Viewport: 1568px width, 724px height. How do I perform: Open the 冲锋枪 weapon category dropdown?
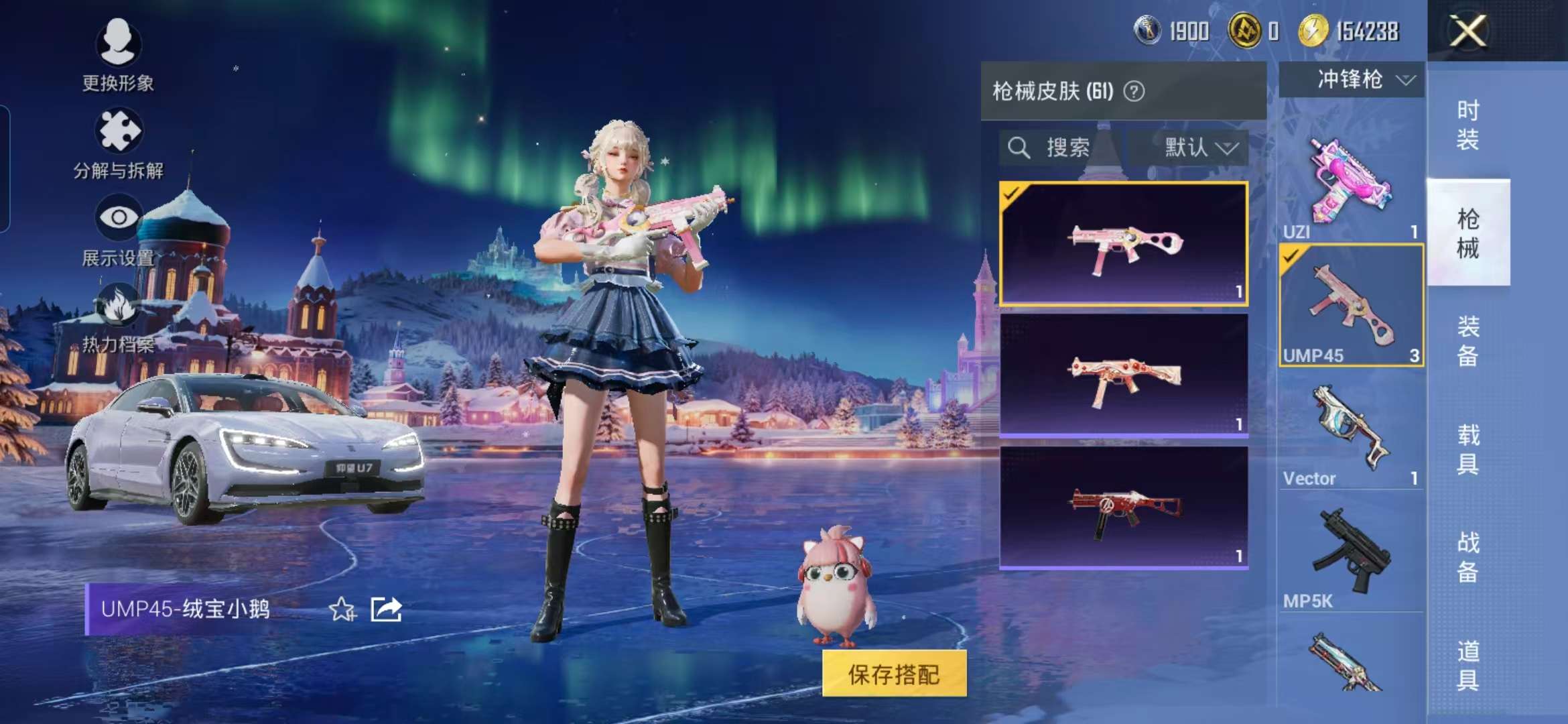point(1350,79)
